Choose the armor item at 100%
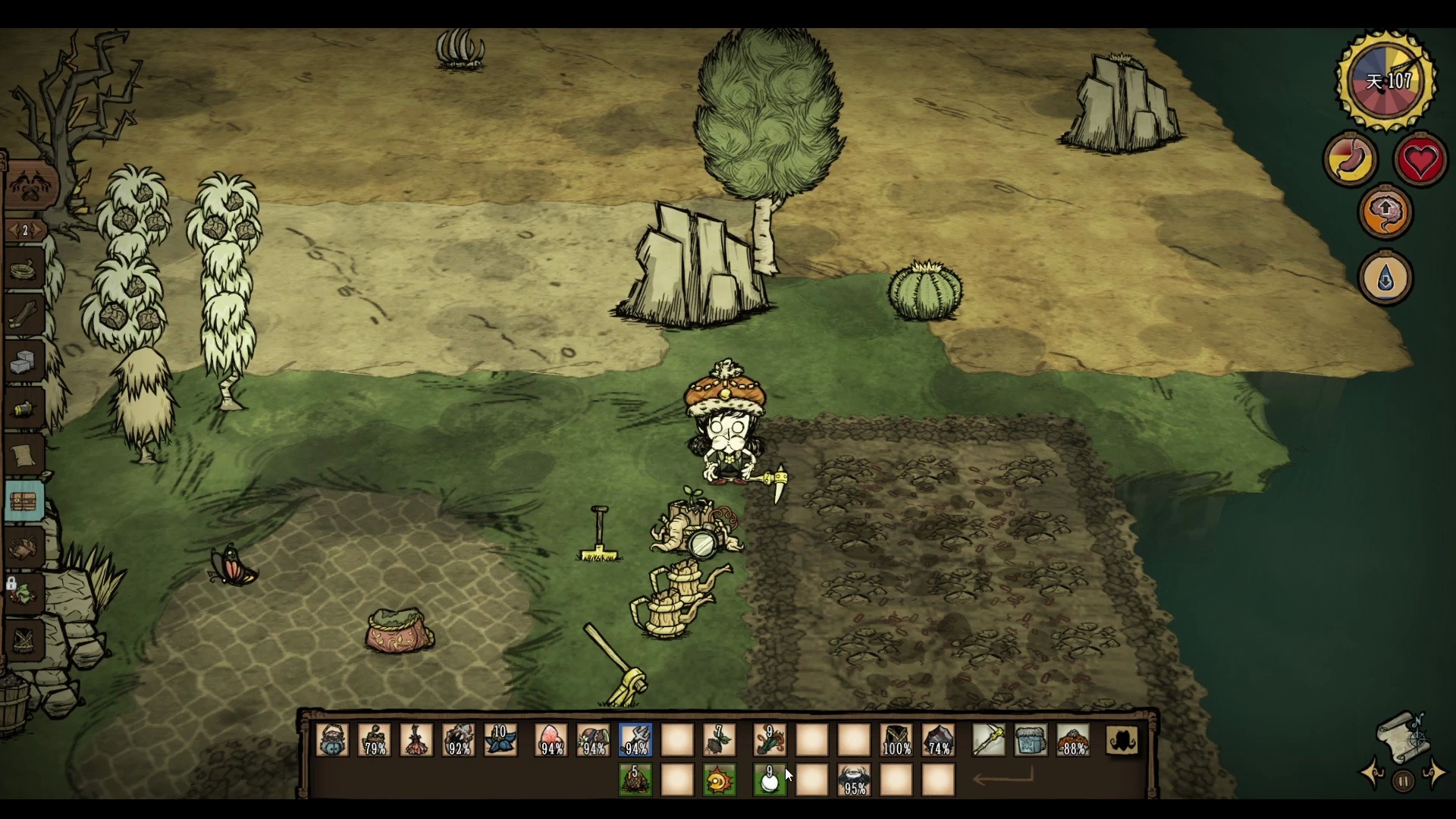 point(896,739)
